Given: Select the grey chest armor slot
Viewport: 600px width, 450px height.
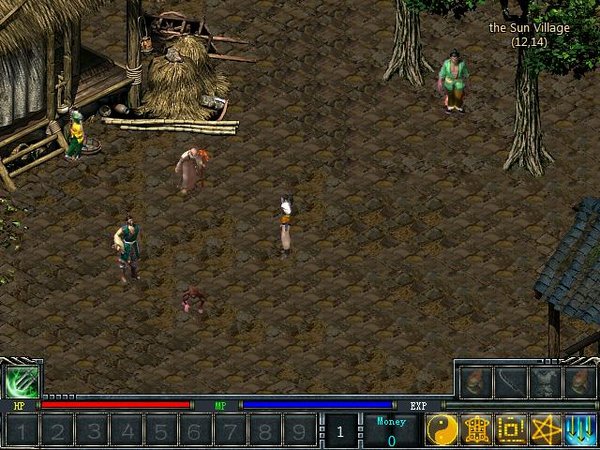Looking at the screenshot, I should [x=545, y=381].
